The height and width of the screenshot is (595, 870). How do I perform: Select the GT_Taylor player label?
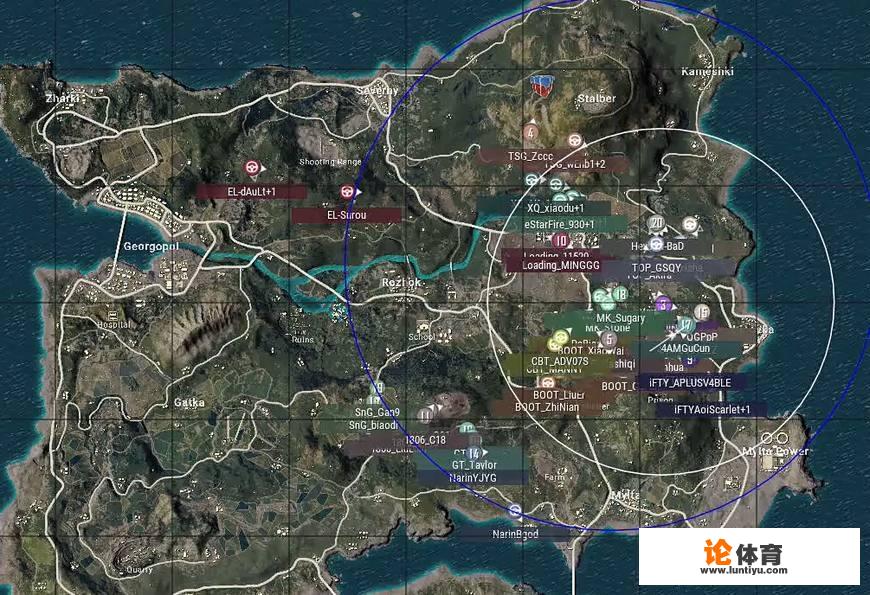(x=474, y=465)
